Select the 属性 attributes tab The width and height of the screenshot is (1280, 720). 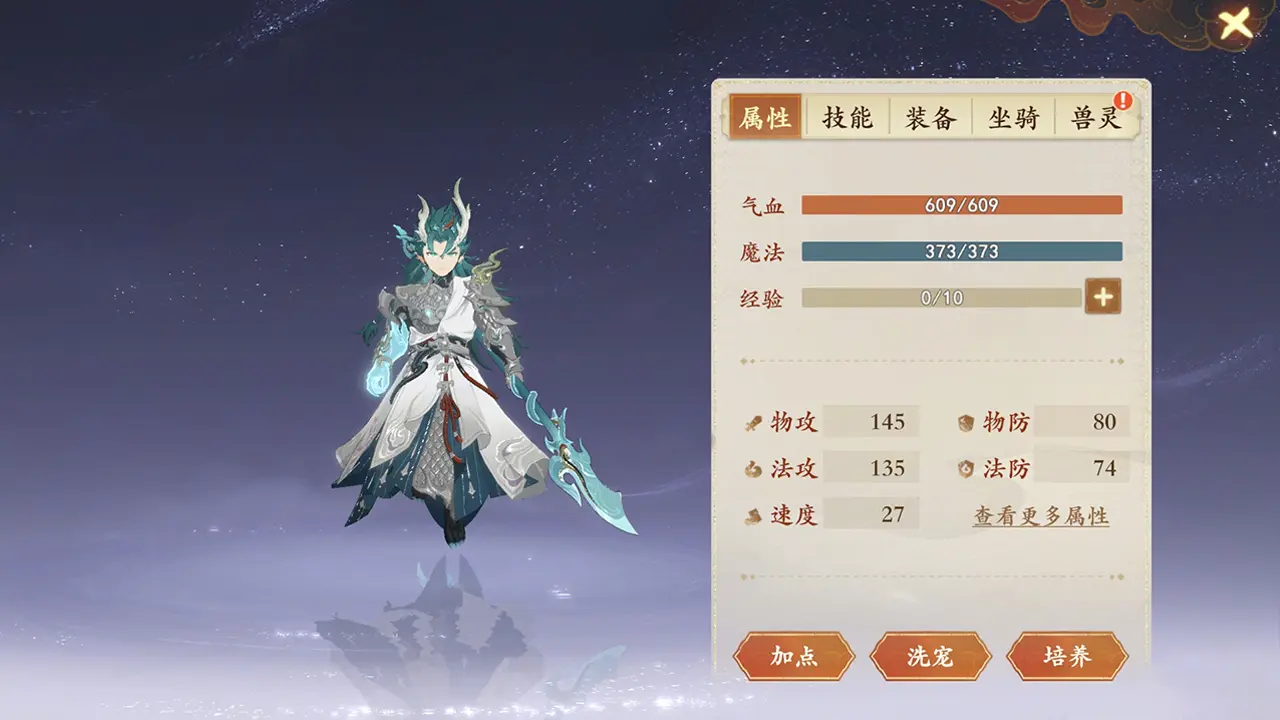764,117
